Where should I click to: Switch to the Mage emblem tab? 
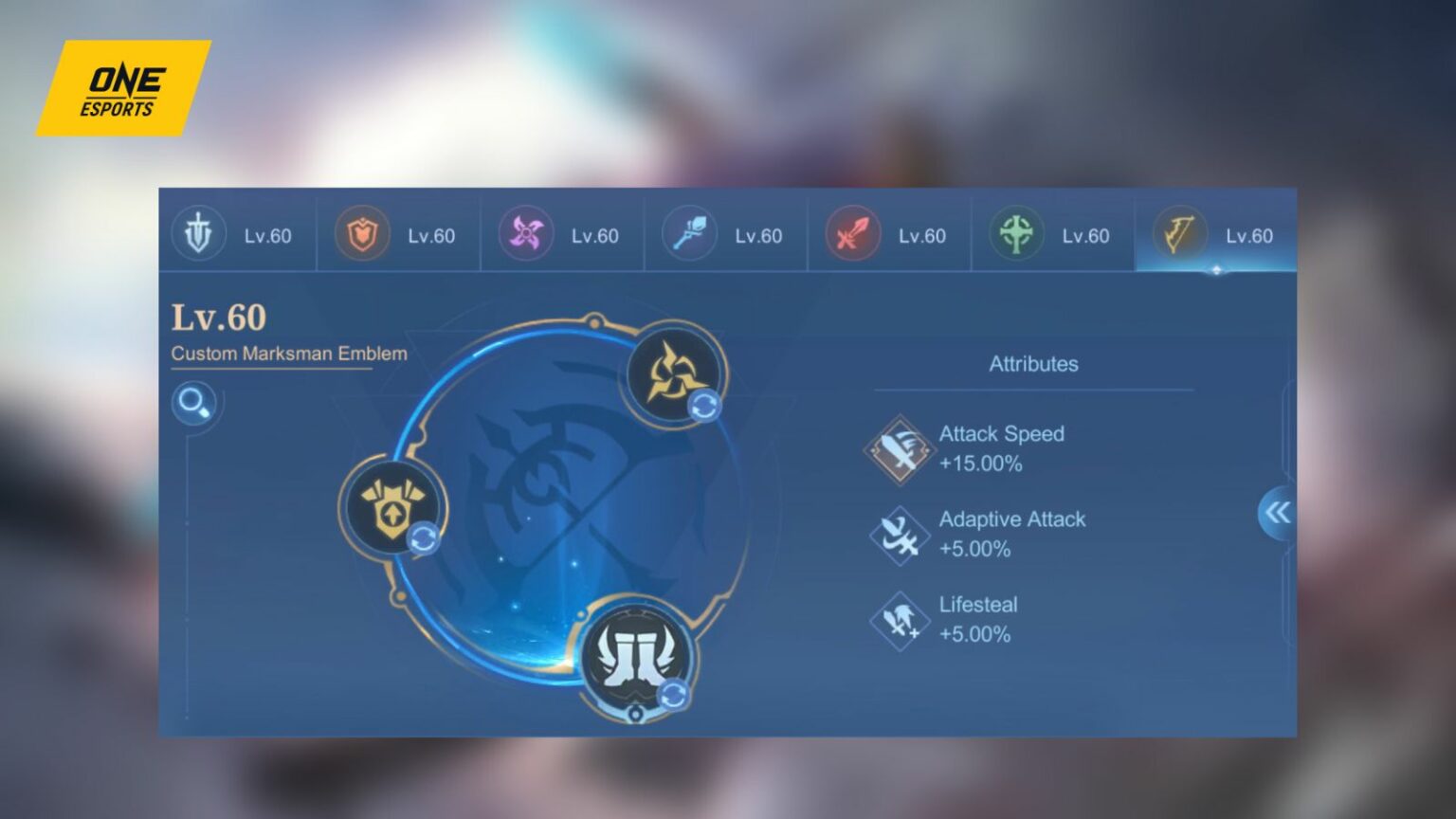point(689,234)
